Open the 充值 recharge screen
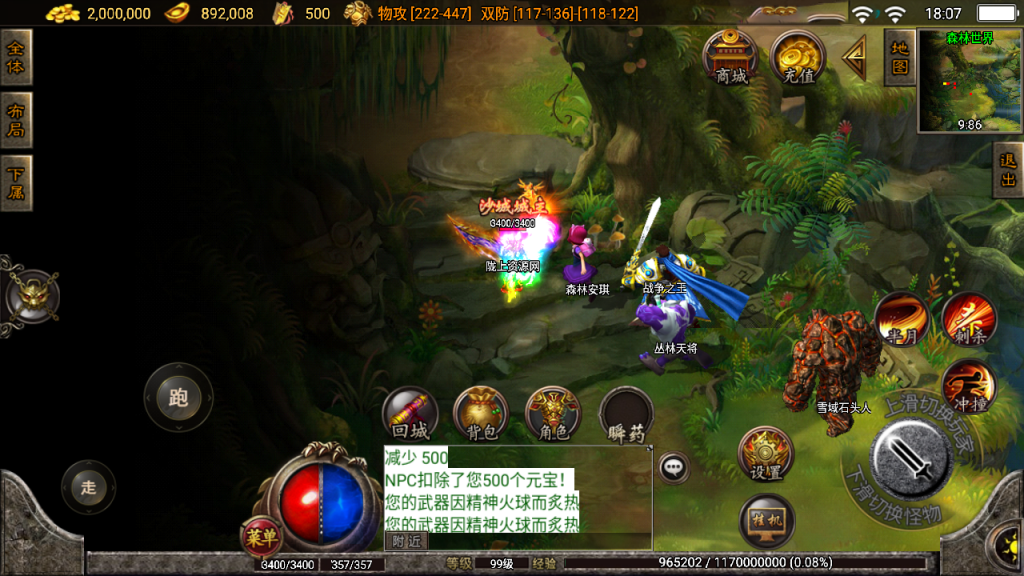 (798, 57)
